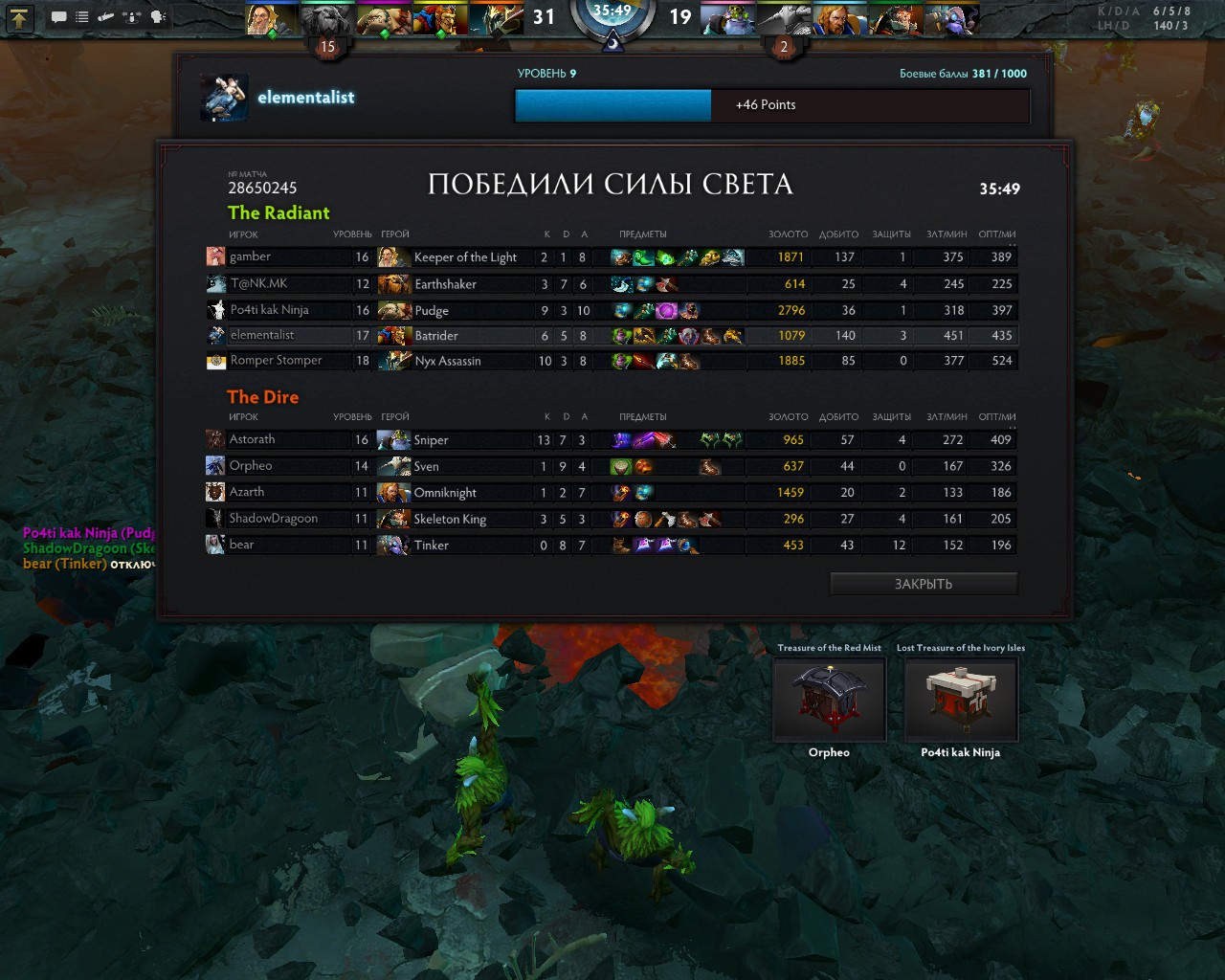1225x980 pixels.
Task: Open the dashboard with the gold arrow button
Action: click(20, 17)
